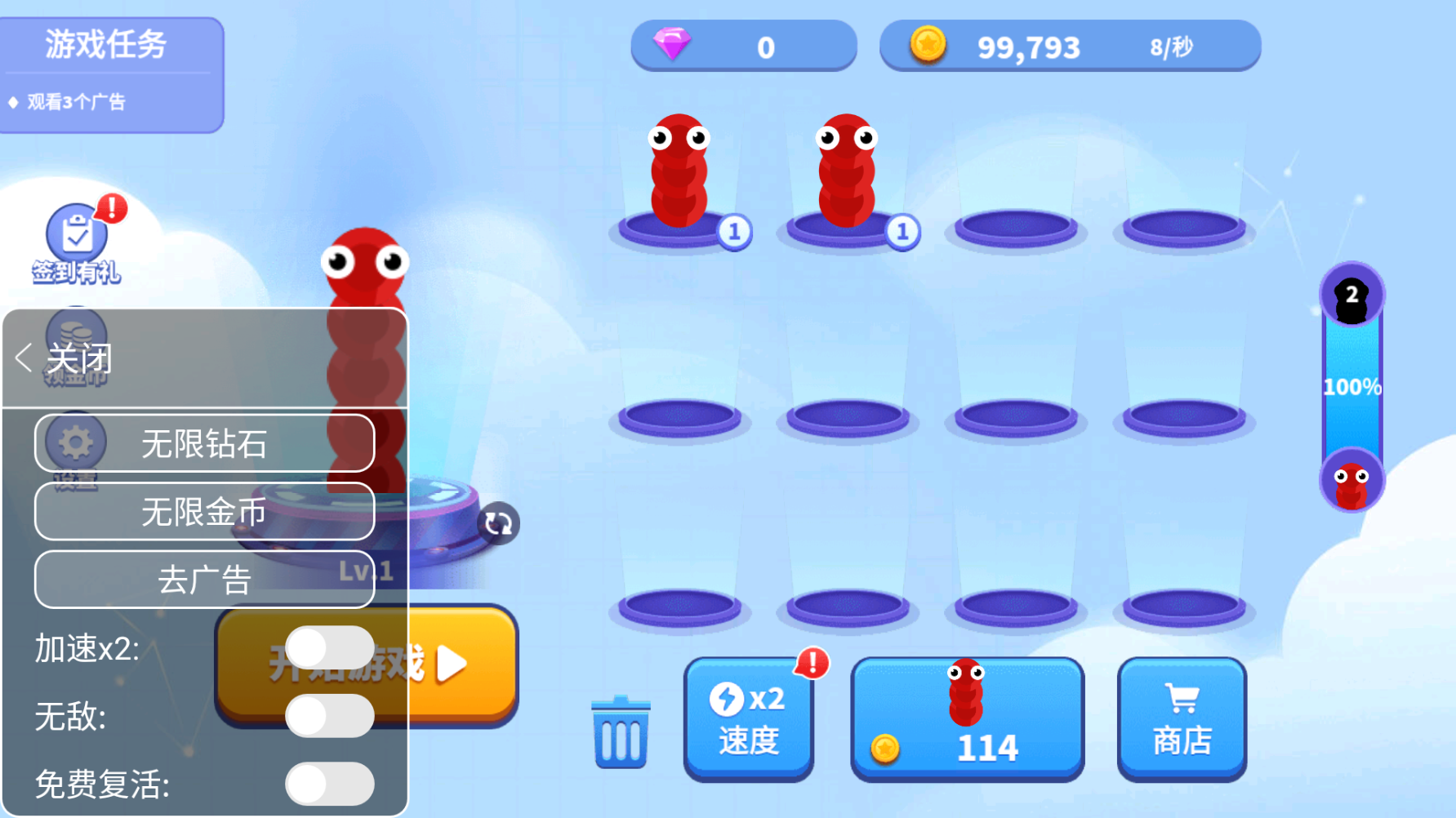Image resolution: width=1456 pixels, height=818 pixels.
Task: Click the trash can icon
Action: (621, 731)
